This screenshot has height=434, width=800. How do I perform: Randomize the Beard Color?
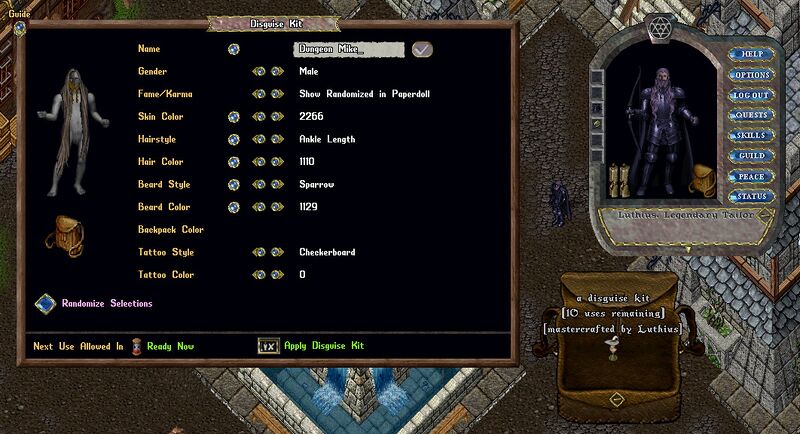coord(233,207)
